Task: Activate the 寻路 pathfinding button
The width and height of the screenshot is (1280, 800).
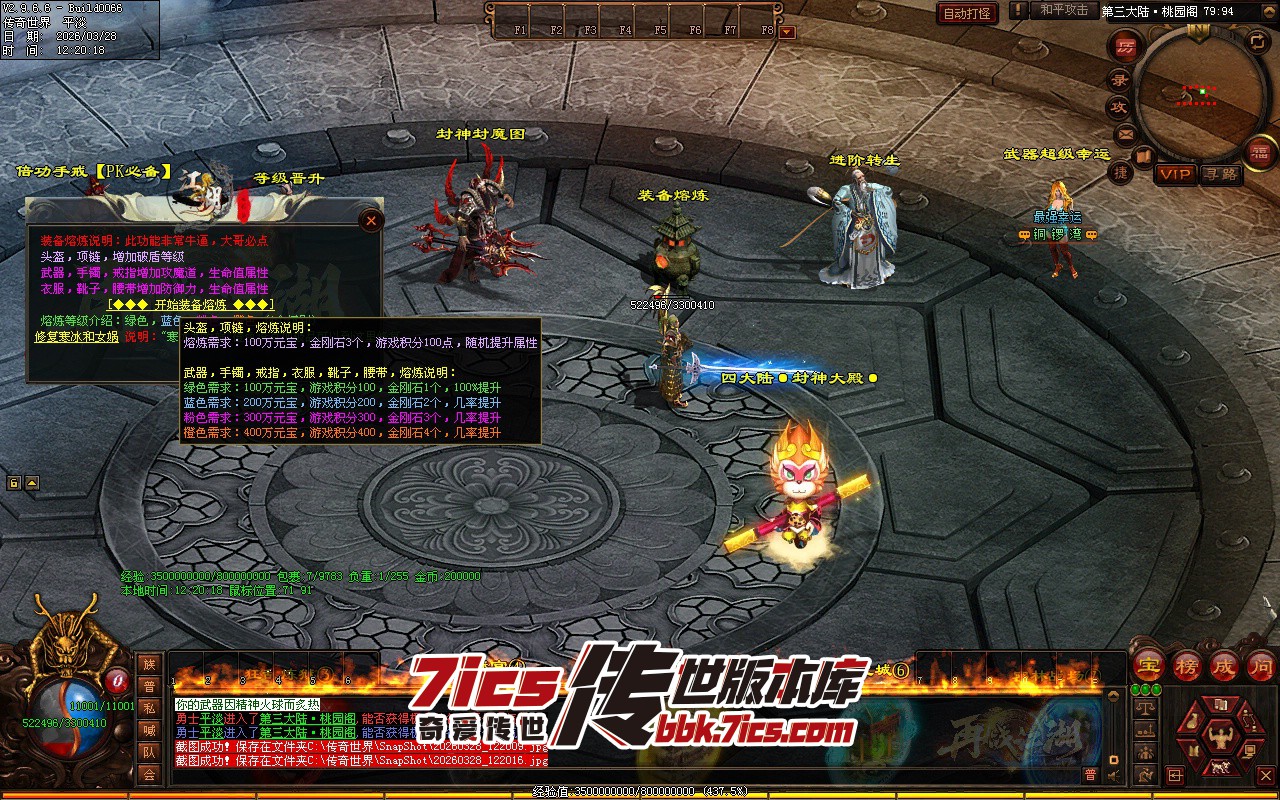Action: tap(1220, 174)
